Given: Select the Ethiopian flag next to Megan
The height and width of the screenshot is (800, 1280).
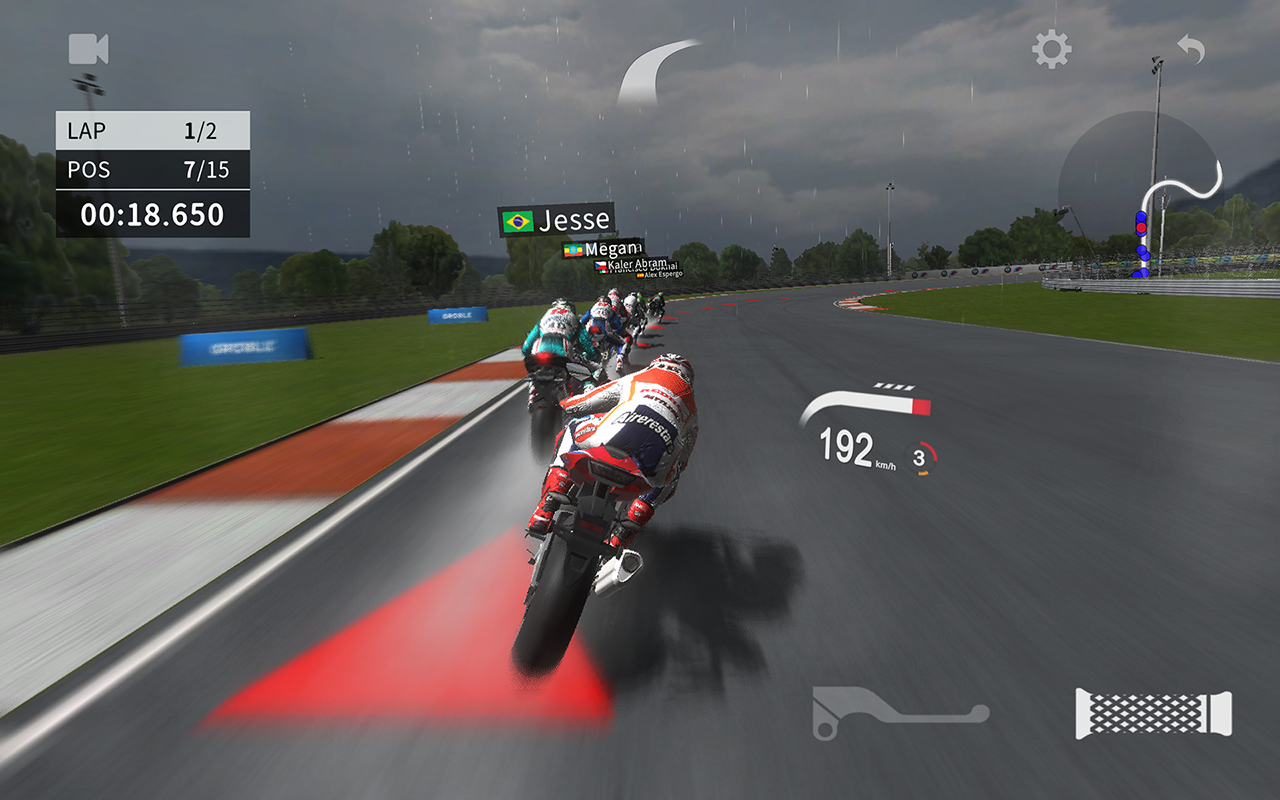Looking at the screenshot, I should [x=574, y=250].
